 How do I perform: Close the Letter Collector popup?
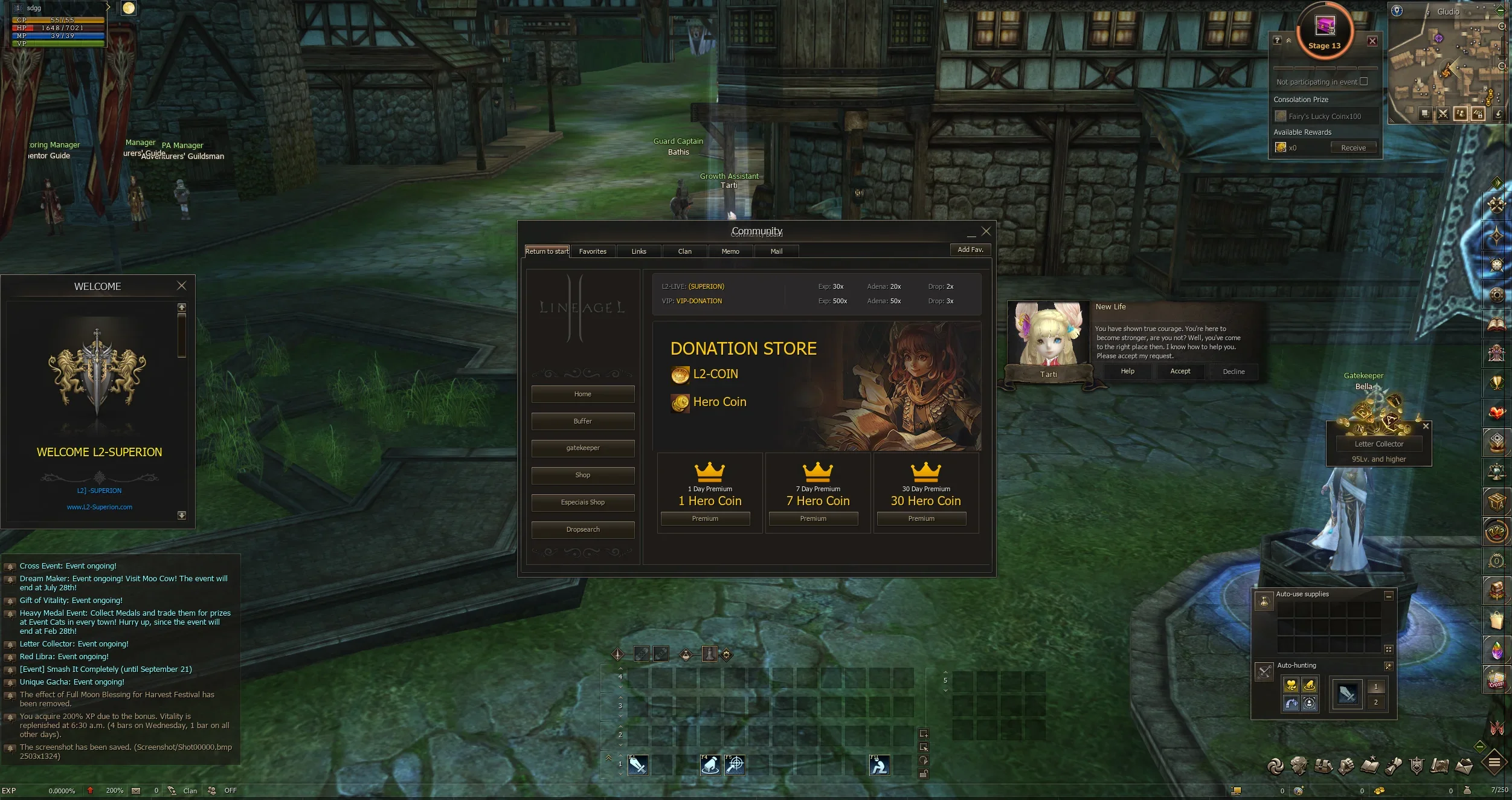(x=1426, y=426)
